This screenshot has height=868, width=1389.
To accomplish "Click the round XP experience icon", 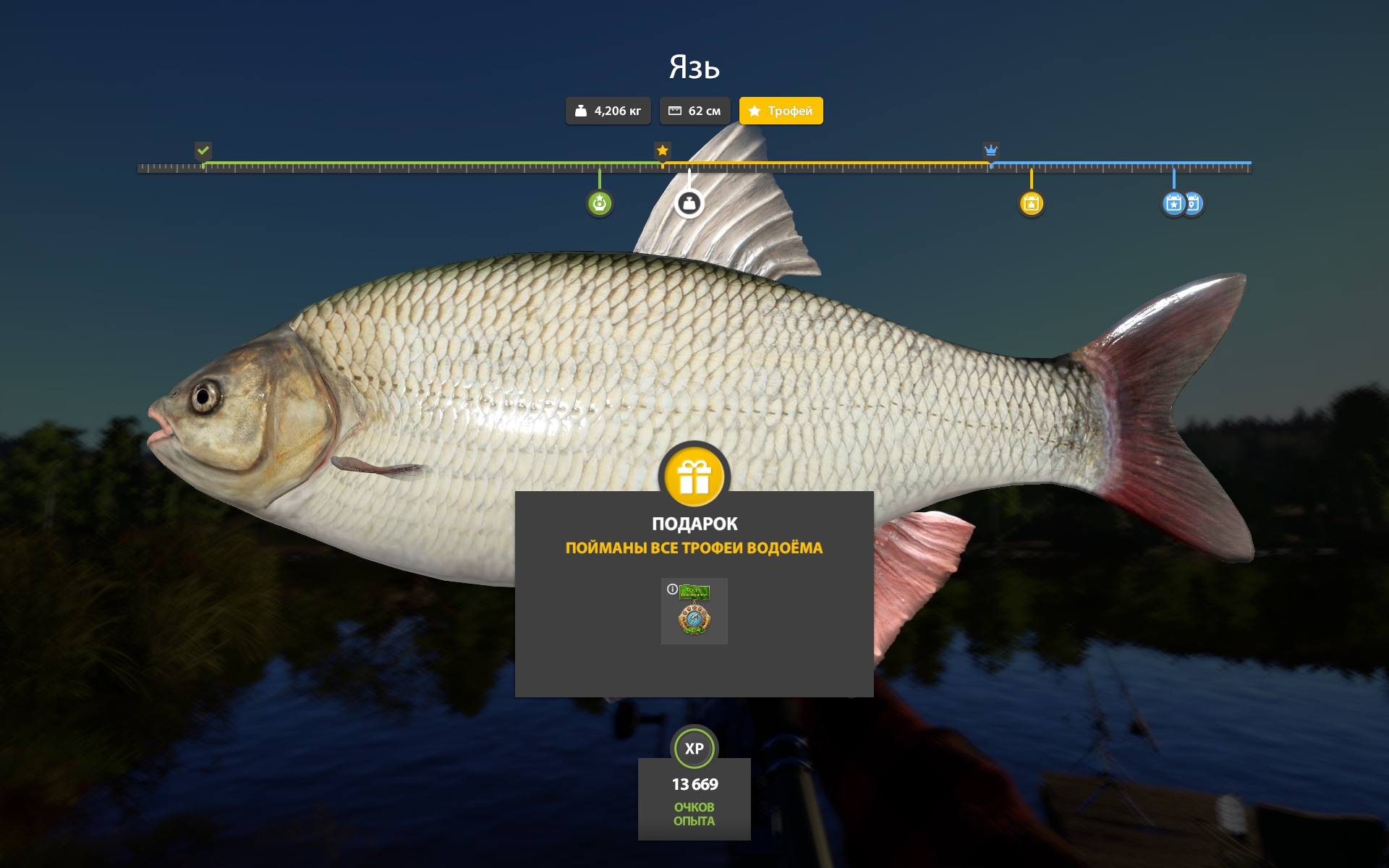I will (694, 749).
